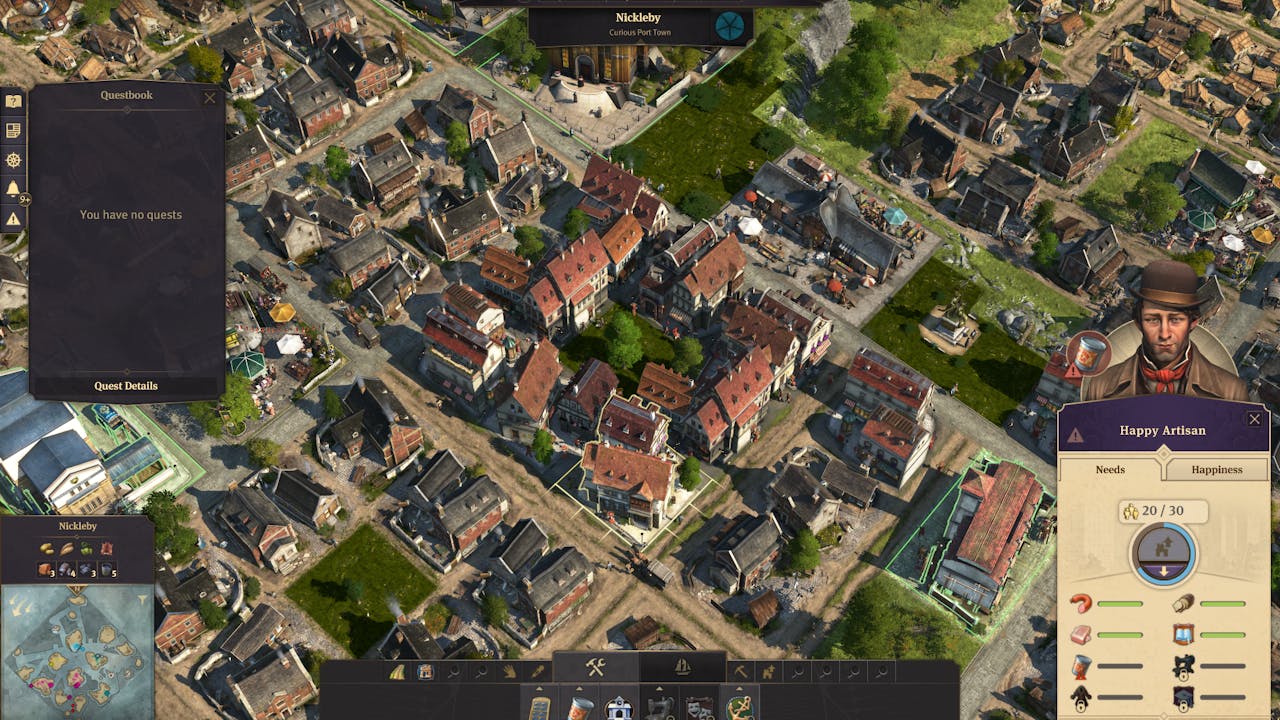Viewport: 1280px width, 720px height.
Task: Expand the arrow above the church building icon
Action: click(620, 687)
